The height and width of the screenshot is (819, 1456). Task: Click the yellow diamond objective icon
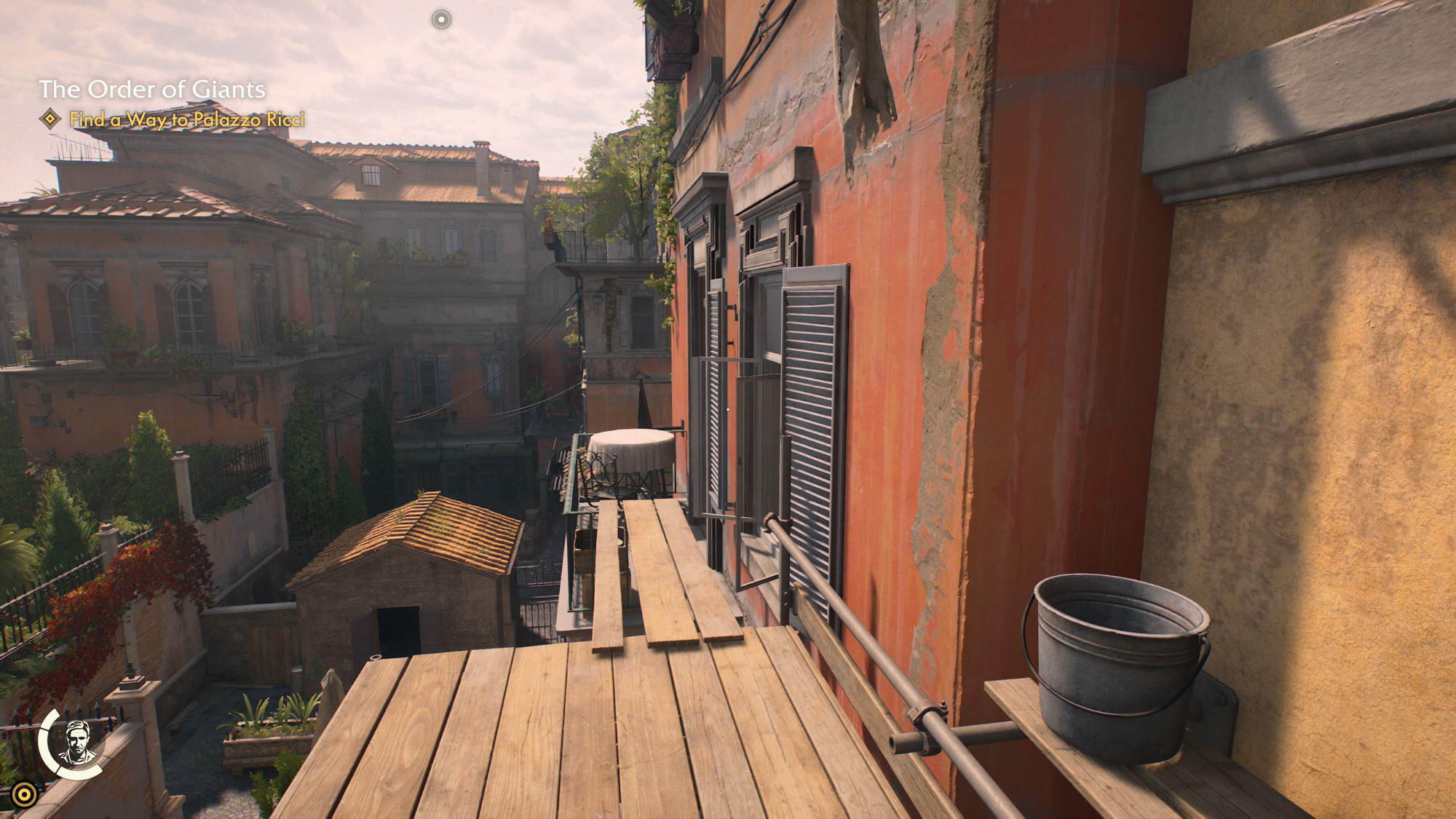(50, 119)
